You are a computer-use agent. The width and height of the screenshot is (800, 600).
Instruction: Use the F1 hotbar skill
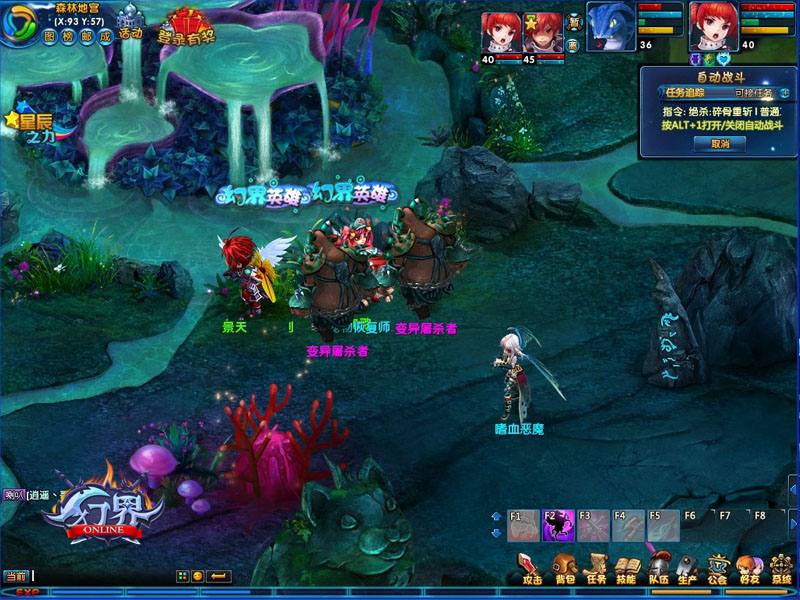524,525
